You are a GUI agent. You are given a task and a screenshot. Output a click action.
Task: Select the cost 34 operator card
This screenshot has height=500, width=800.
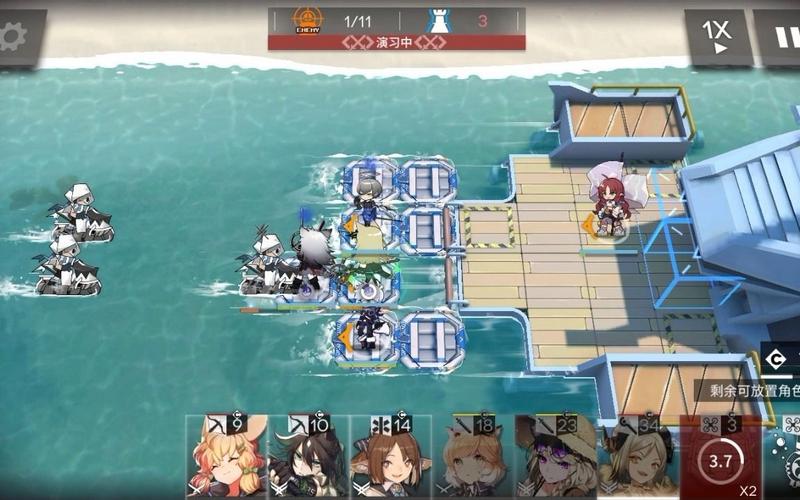pyautogui.click(x=637, y=458)
